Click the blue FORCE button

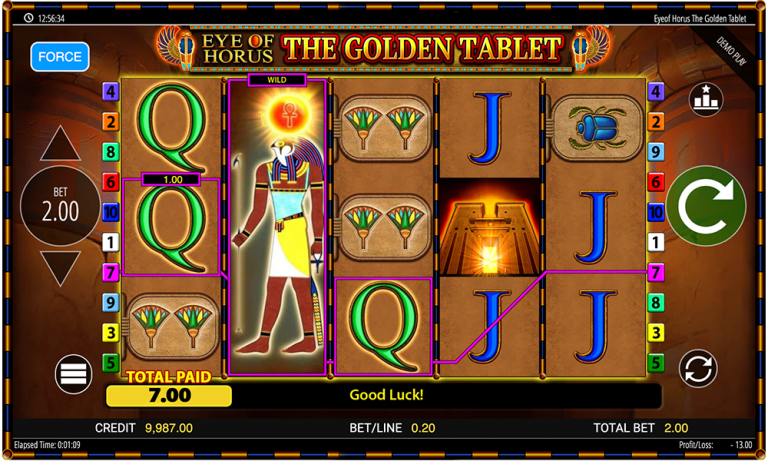(60, 57)
